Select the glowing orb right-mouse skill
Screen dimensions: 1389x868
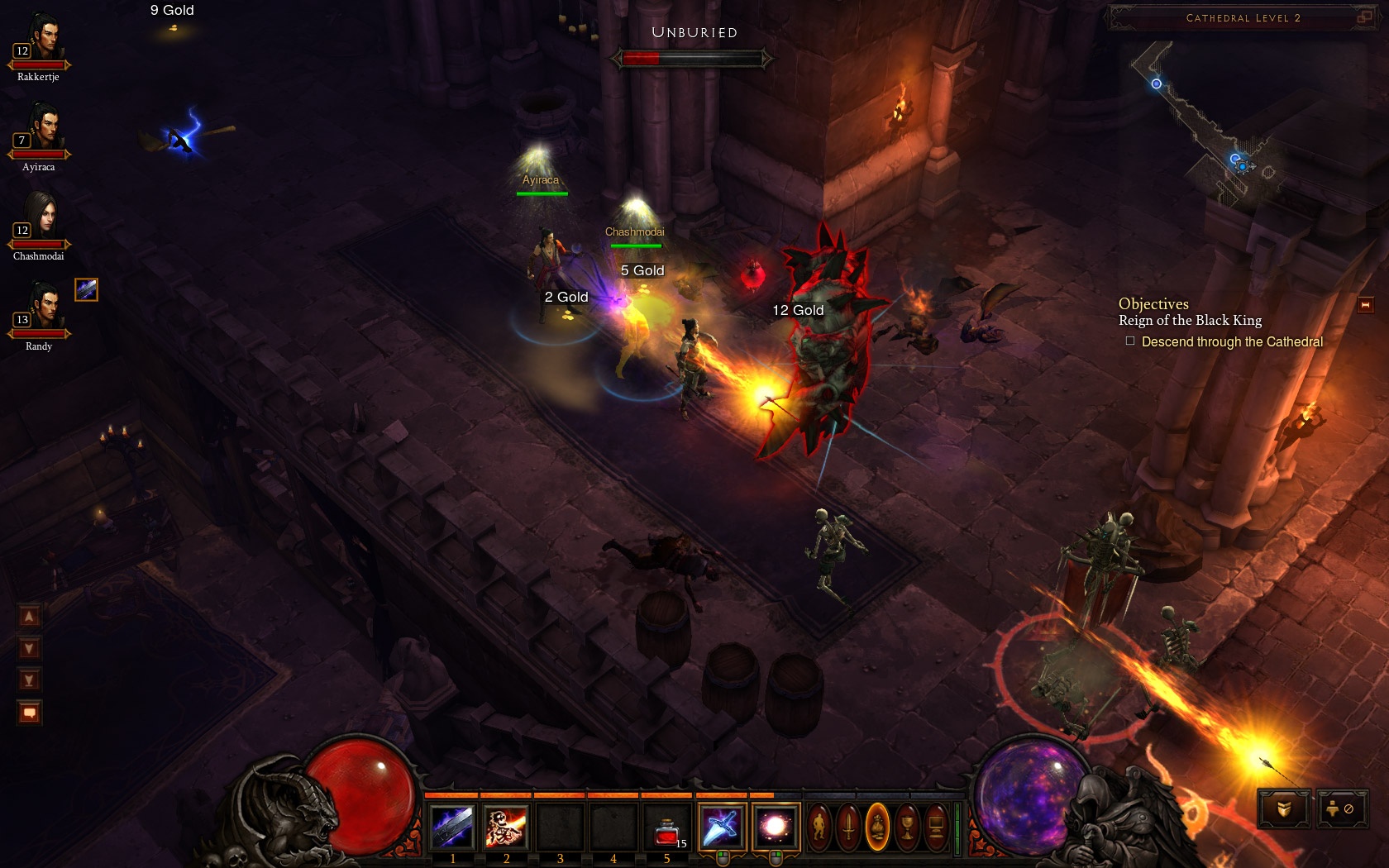pyautogui.click(x=776, y=826)
